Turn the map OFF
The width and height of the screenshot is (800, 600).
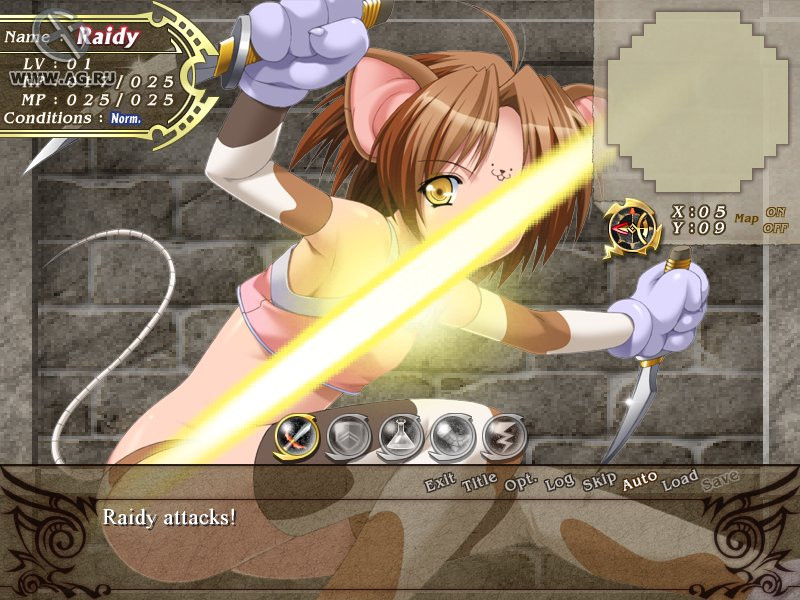776,227
